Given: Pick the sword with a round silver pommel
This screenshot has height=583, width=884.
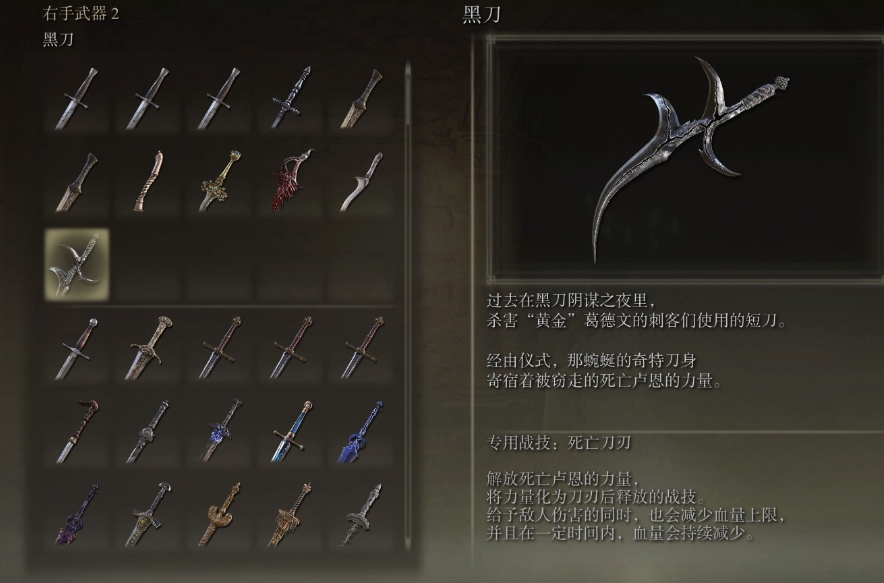Looking at the screenshot, I should point(77,347).
